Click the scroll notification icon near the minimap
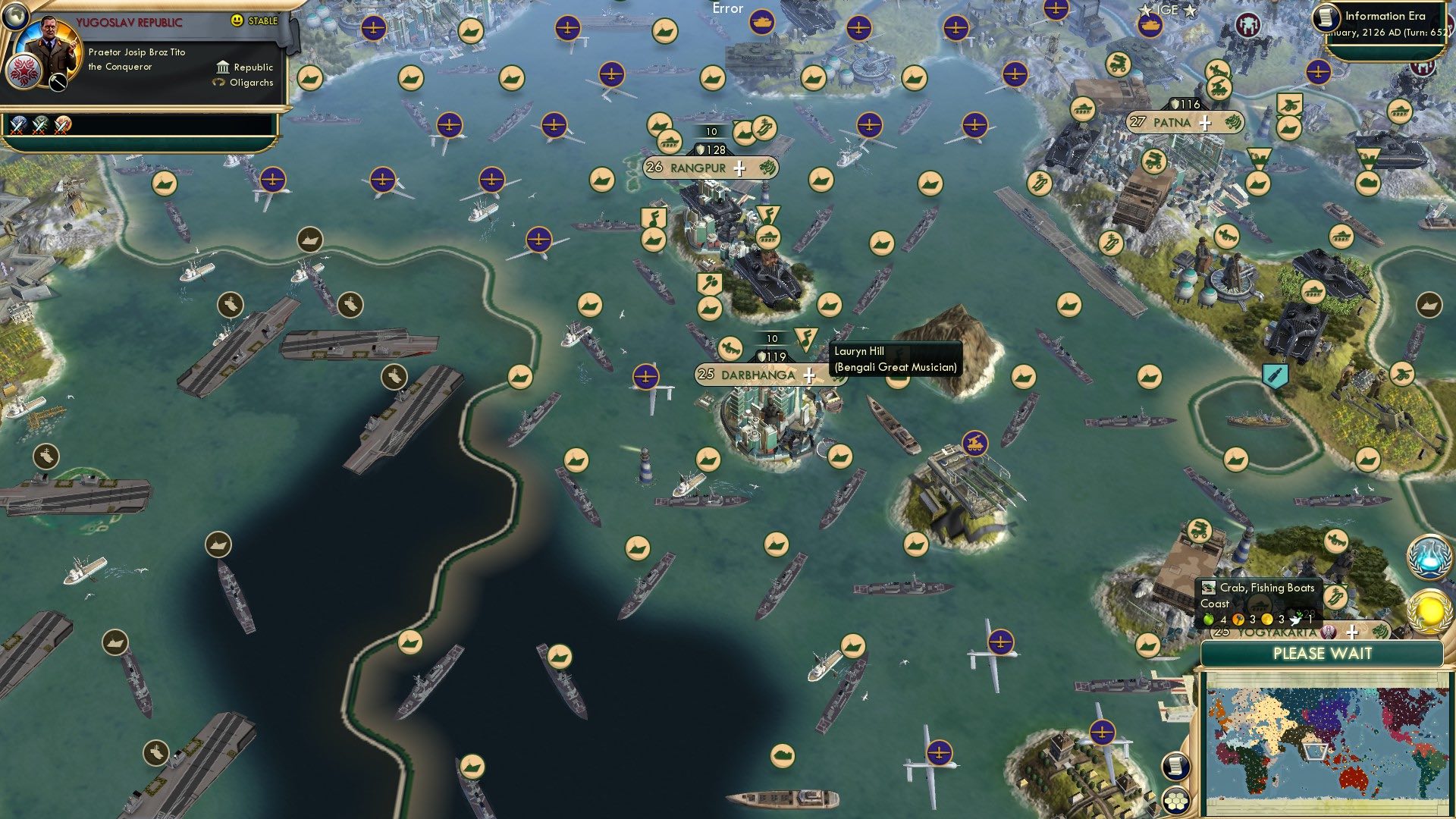The image size is (1456, 819). (1176, 767)
